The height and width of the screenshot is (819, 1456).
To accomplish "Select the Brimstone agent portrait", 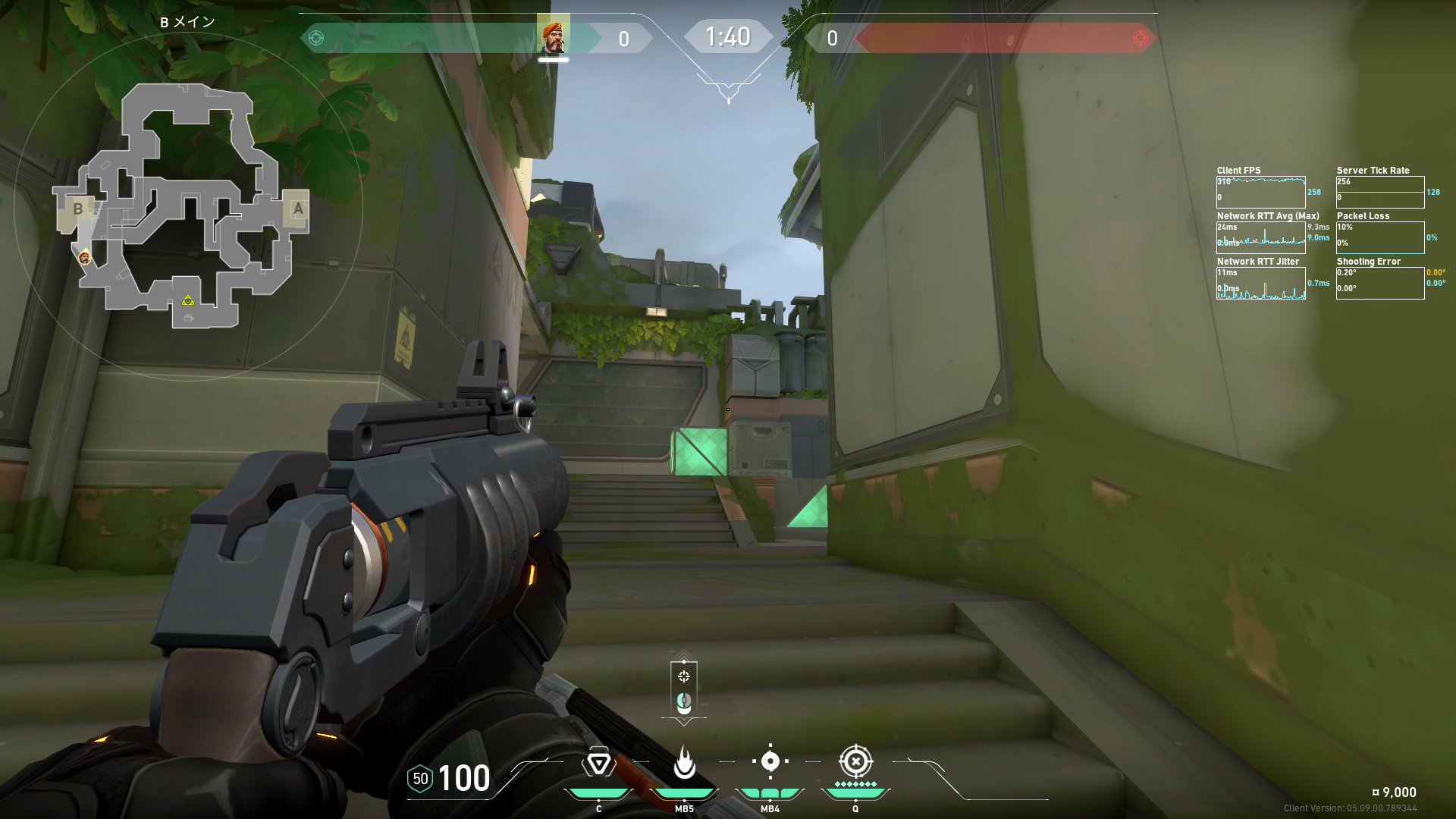I will coord(553,36).
